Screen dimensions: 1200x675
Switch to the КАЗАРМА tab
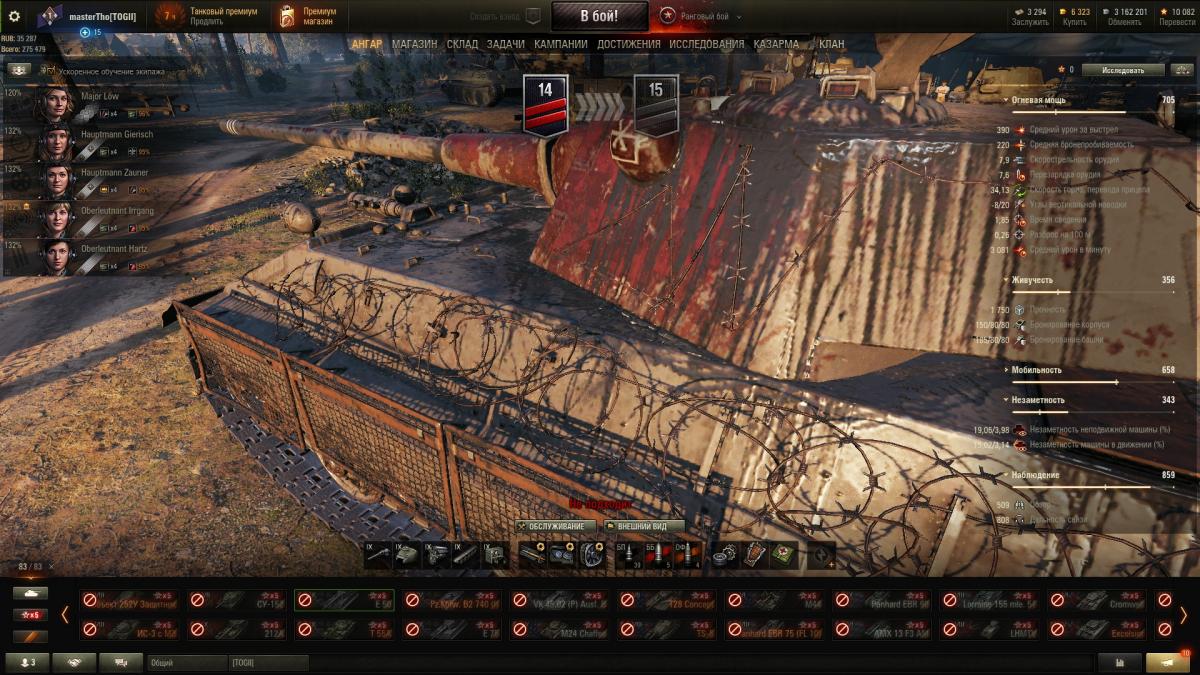(776, 44)
